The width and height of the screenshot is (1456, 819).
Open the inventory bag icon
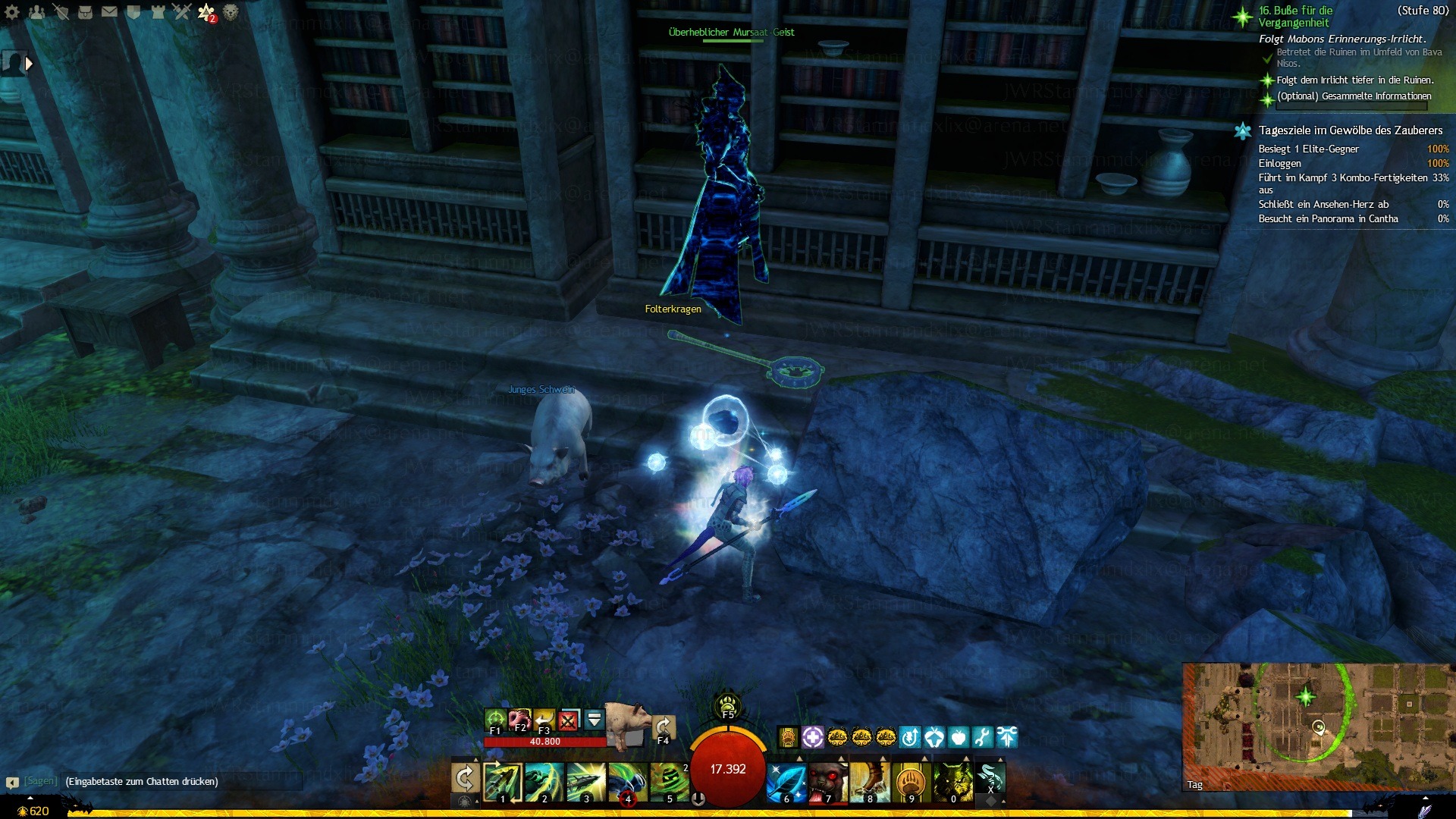[85, 11]
